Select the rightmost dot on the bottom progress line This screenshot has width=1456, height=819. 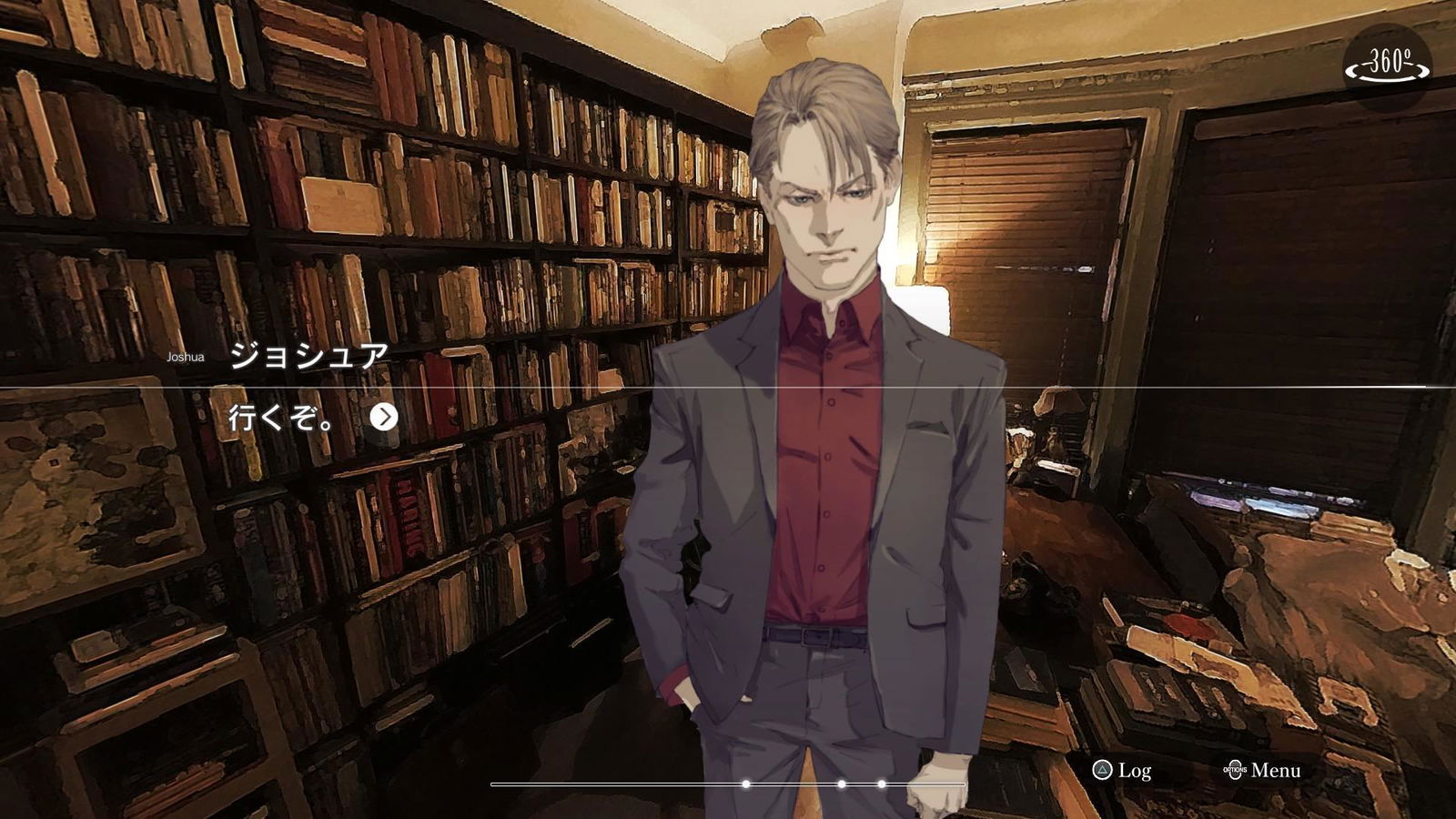click(x=880, y=782)
